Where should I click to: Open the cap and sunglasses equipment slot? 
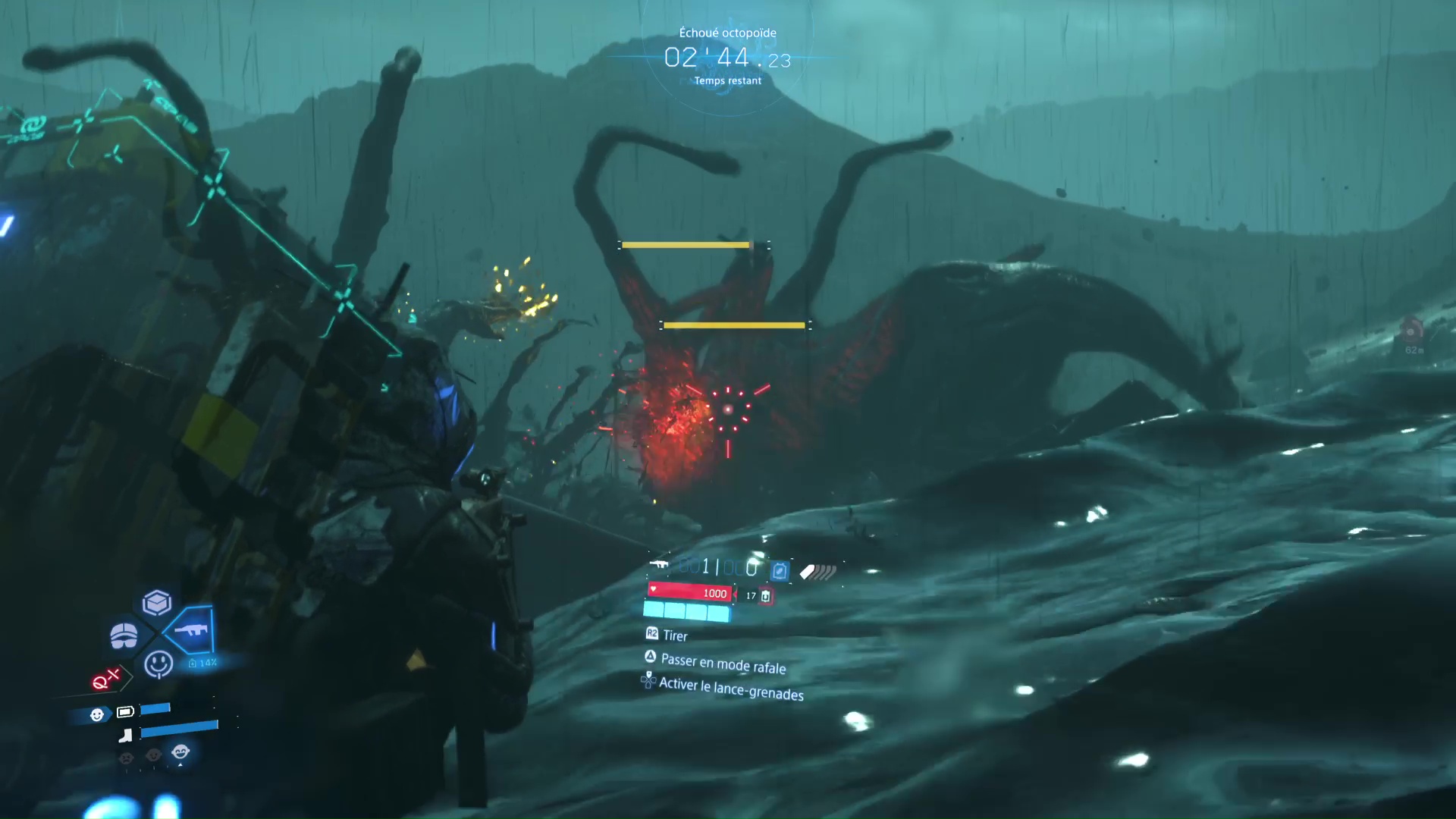click(x=124, y=635)
